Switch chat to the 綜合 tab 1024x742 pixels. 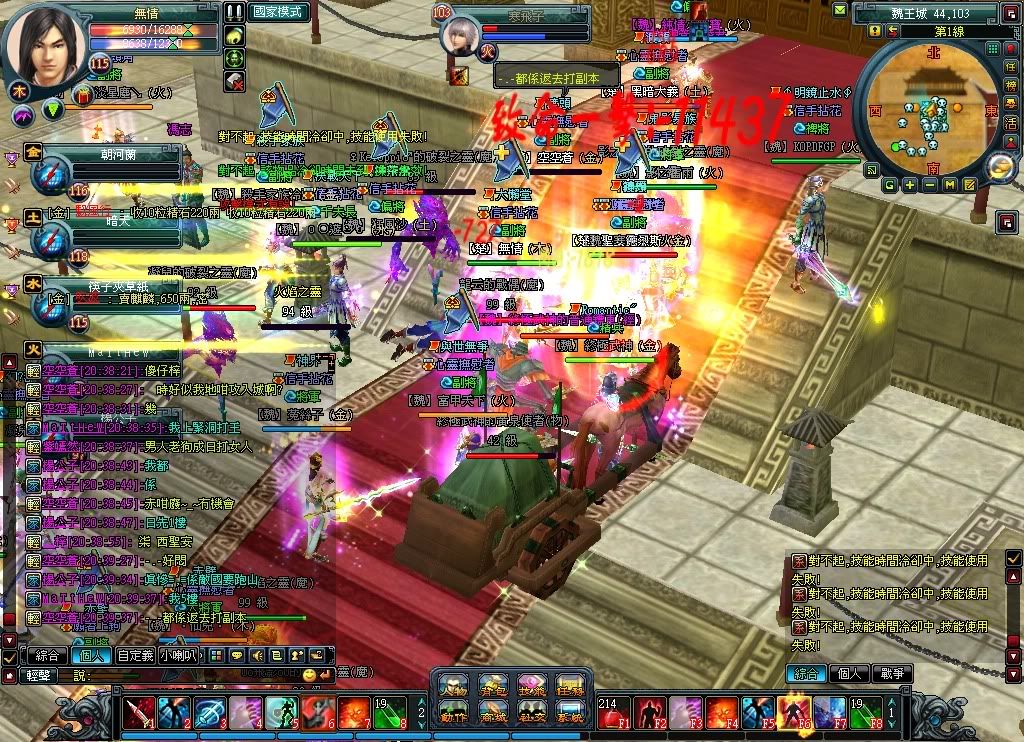[x=46, y=656]
